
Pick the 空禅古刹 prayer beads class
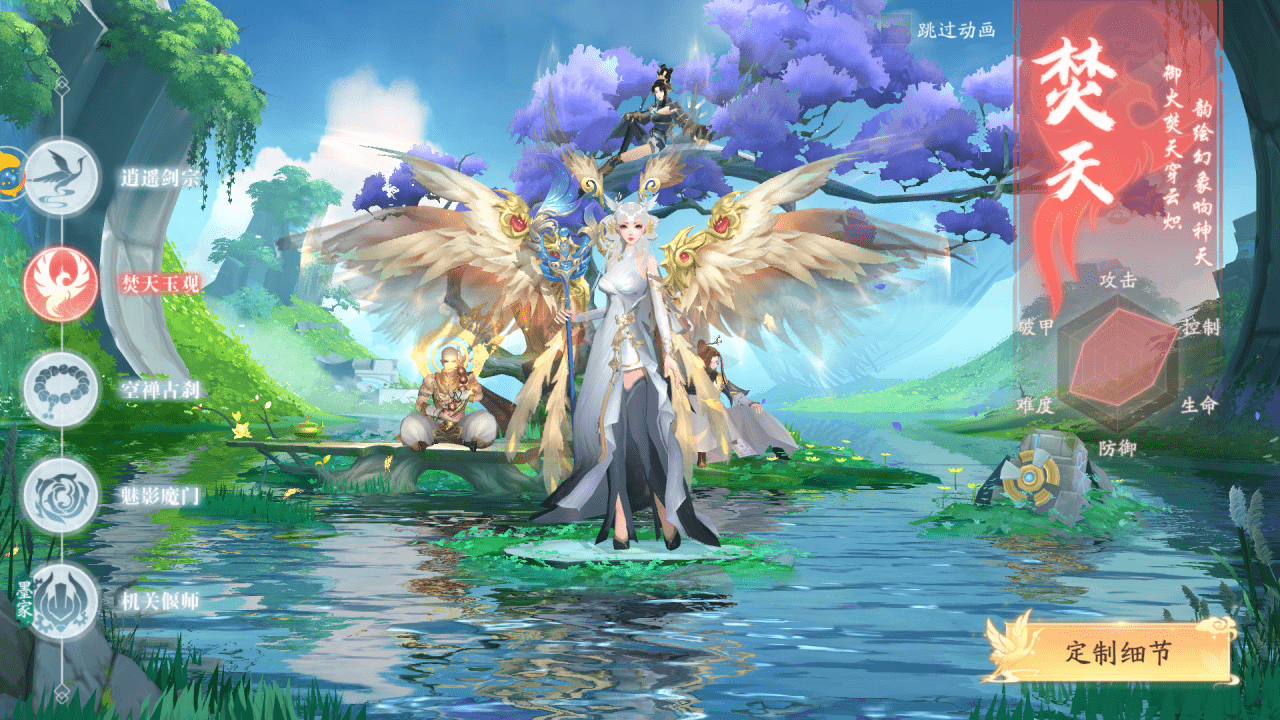click(61, 389)
